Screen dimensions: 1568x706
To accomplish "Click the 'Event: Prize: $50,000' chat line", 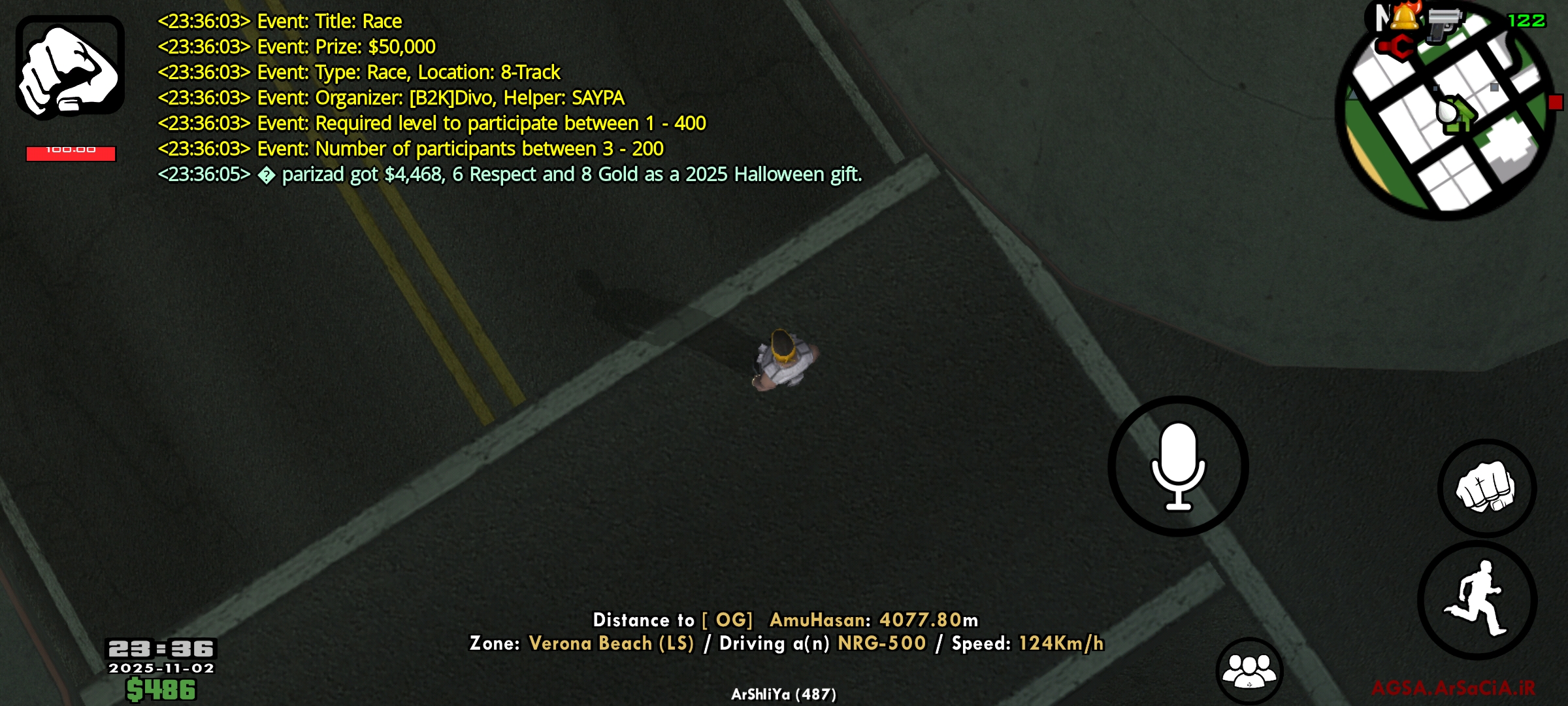I will 296,46.
